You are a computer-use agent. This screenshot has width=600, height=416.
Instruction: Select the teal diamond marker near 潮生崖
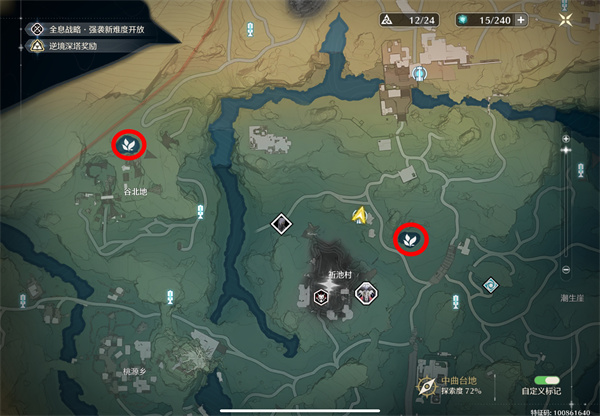(490, 286)
